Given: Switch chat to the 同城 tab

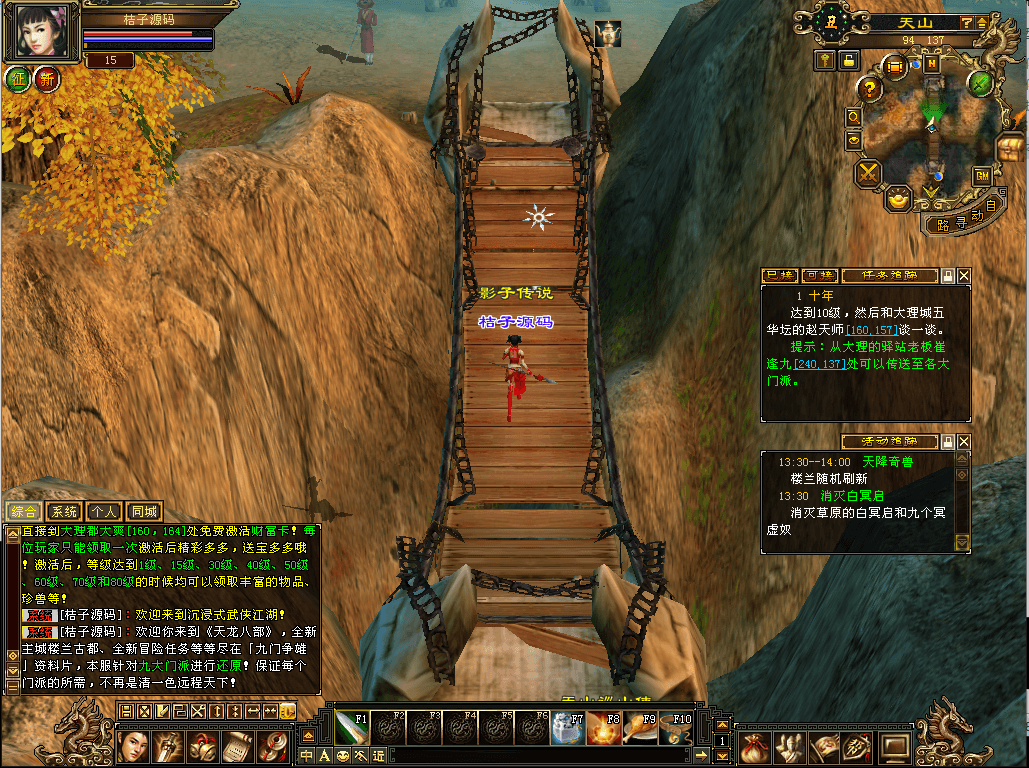Looking at the screenshot, I should coord(144,511).
